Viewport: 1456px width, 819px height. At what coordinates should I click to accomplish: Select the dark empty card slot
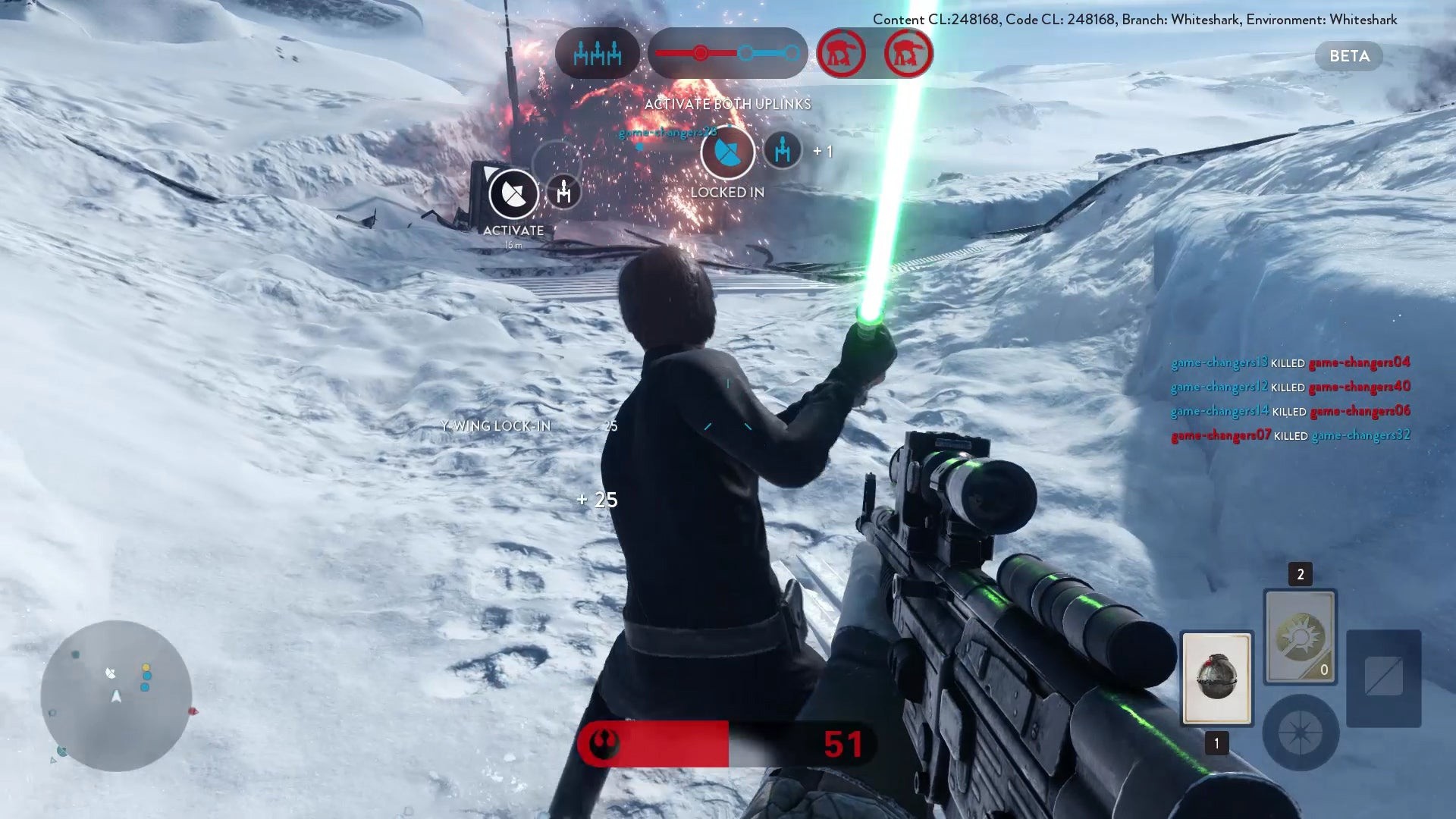coord(1383,677)
